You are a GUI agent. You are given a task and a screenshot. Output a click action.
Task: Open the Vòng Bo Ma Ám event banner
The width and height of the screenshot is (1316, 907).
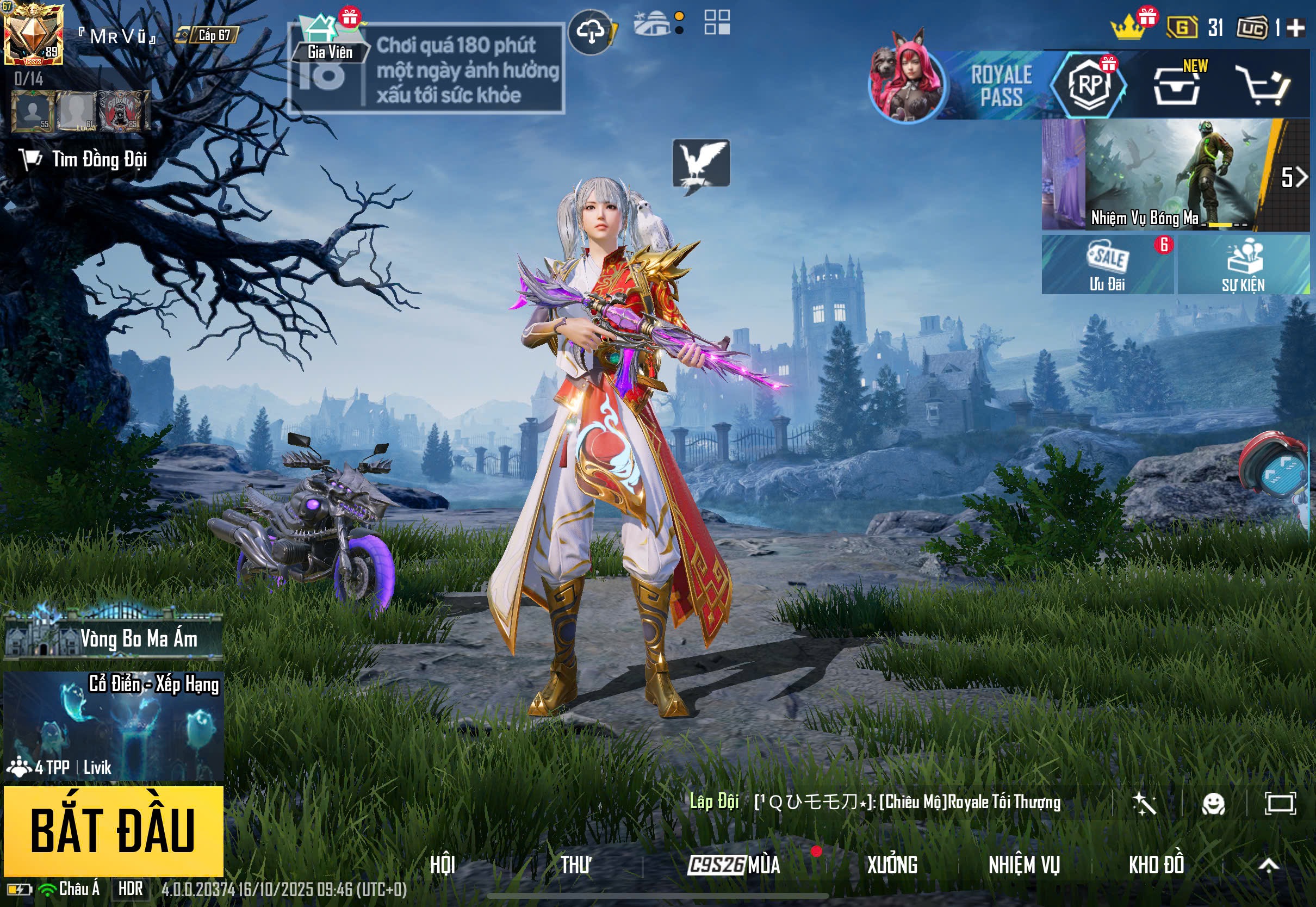point(113,638)
